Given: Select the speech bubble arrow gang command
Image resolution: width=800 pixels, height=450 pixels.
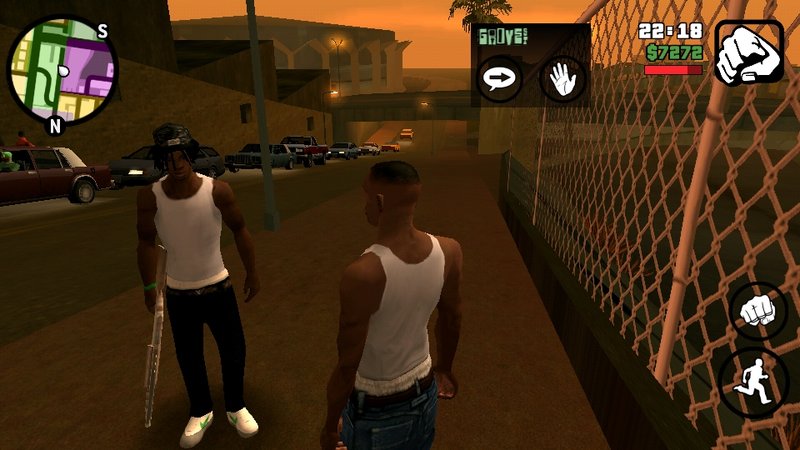Looking at the screenshot, I should 498,79.
